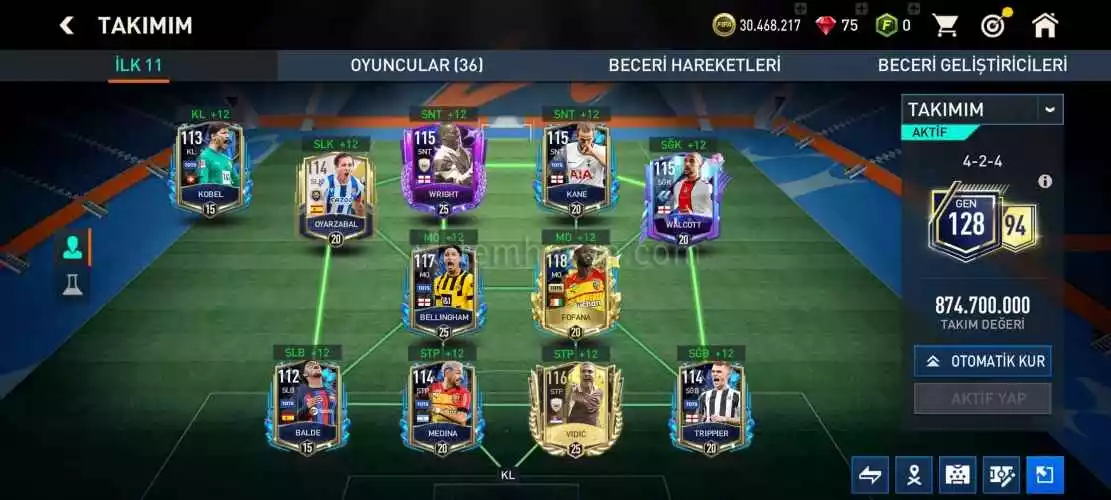Open the chemistry flask view
This screenshot has height=500, width=1111.
[73, 286]
